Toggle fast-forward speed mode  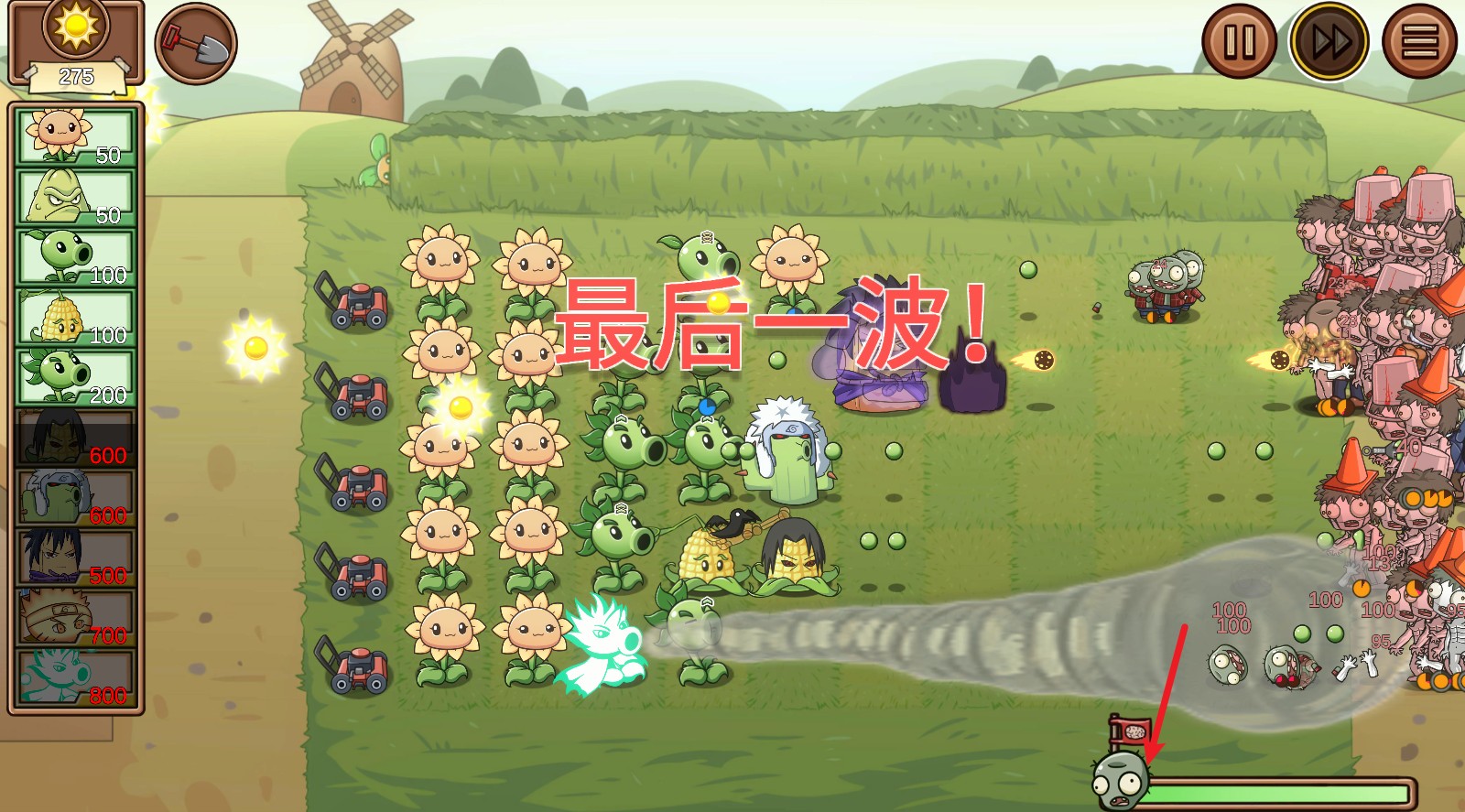1329,40
